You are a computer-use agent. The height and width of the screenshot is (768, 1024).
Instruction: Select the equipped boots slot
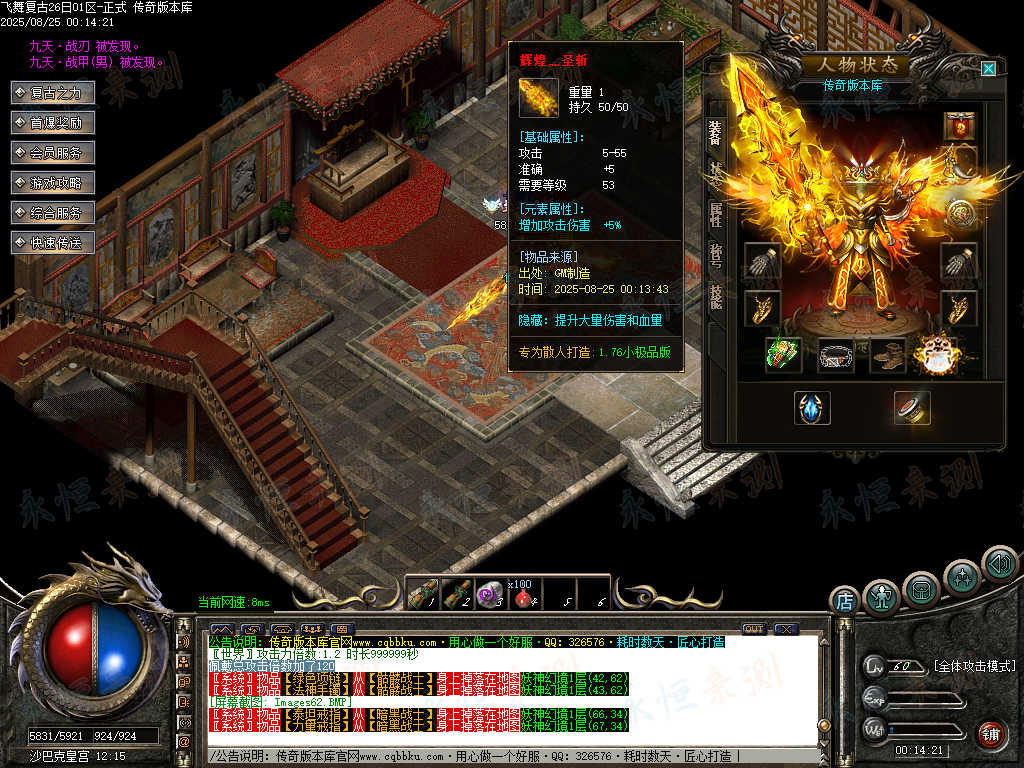tap(886, 355)
